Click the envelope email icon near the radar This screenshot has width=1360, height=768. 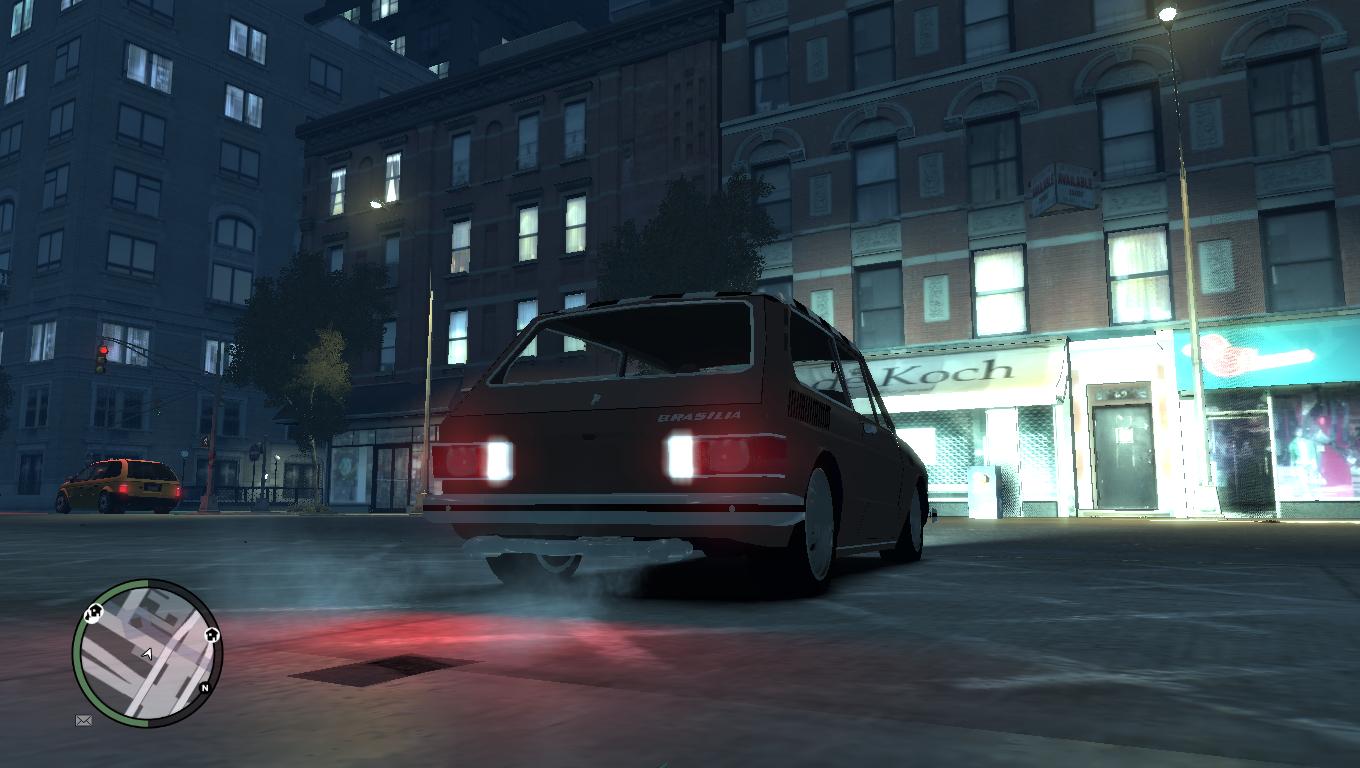point(83,720)
